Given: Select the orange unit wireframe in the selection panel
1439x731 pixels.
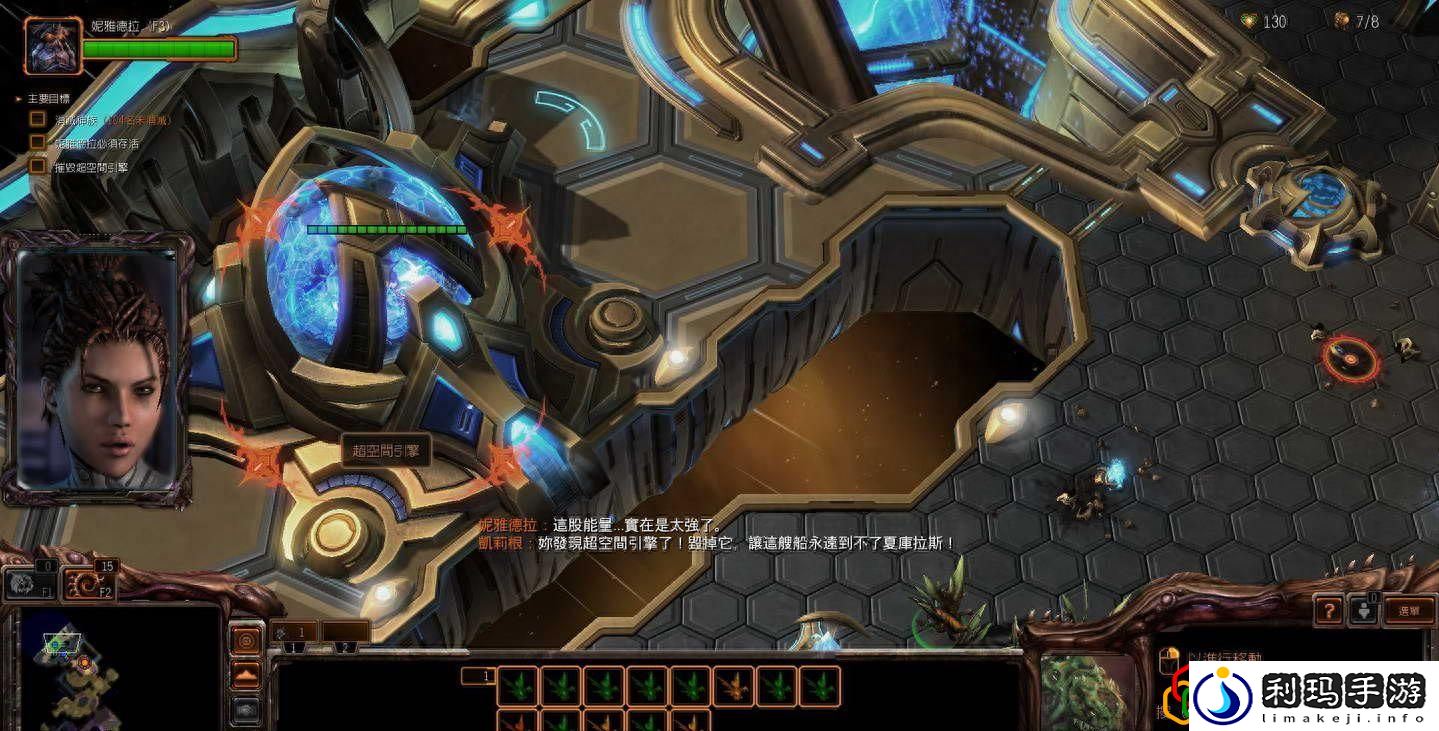Looking at the screenshot, I should (x=733, y=683).
